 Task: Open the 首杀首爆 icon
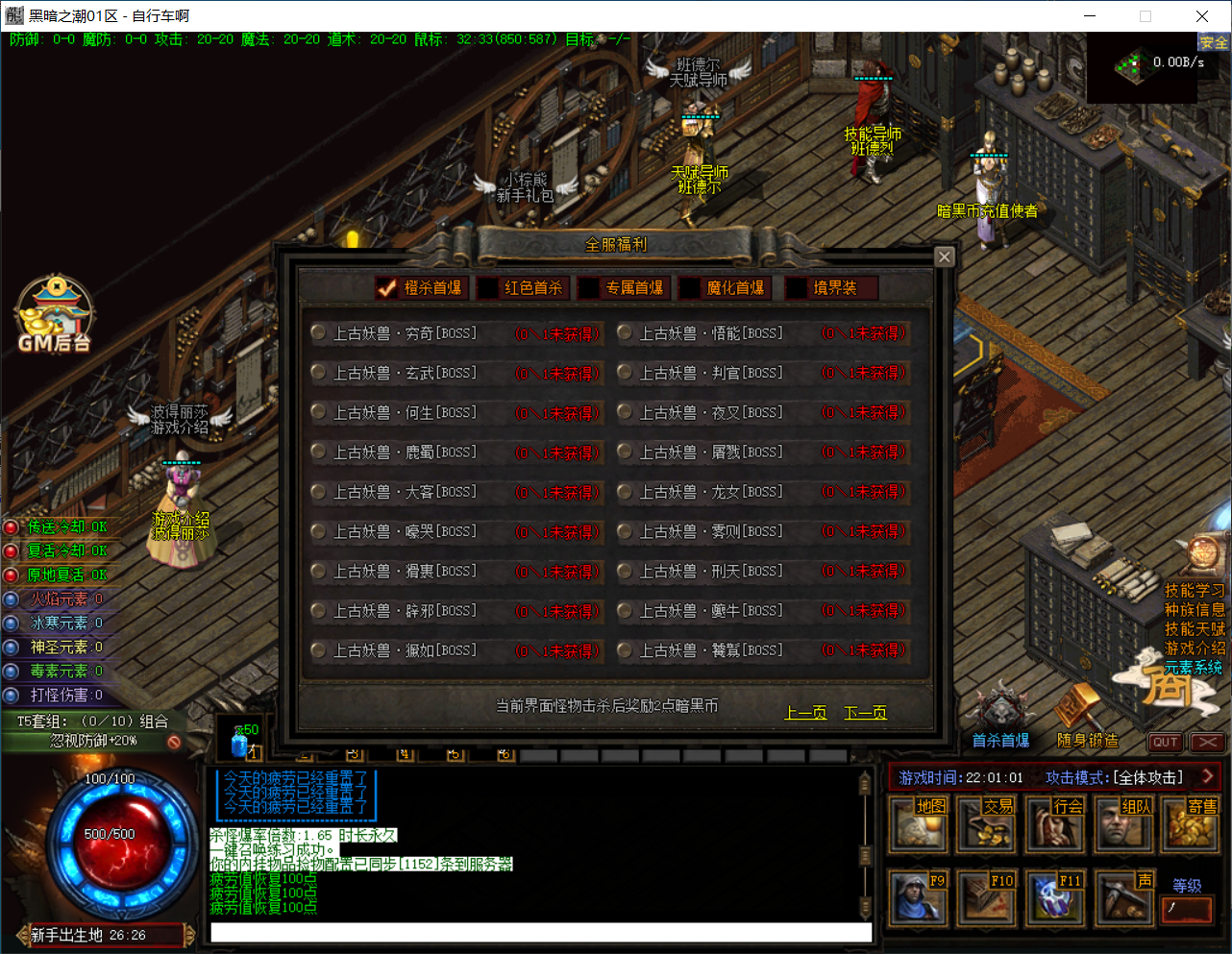pyautogui.click(x=1000, y=715)
